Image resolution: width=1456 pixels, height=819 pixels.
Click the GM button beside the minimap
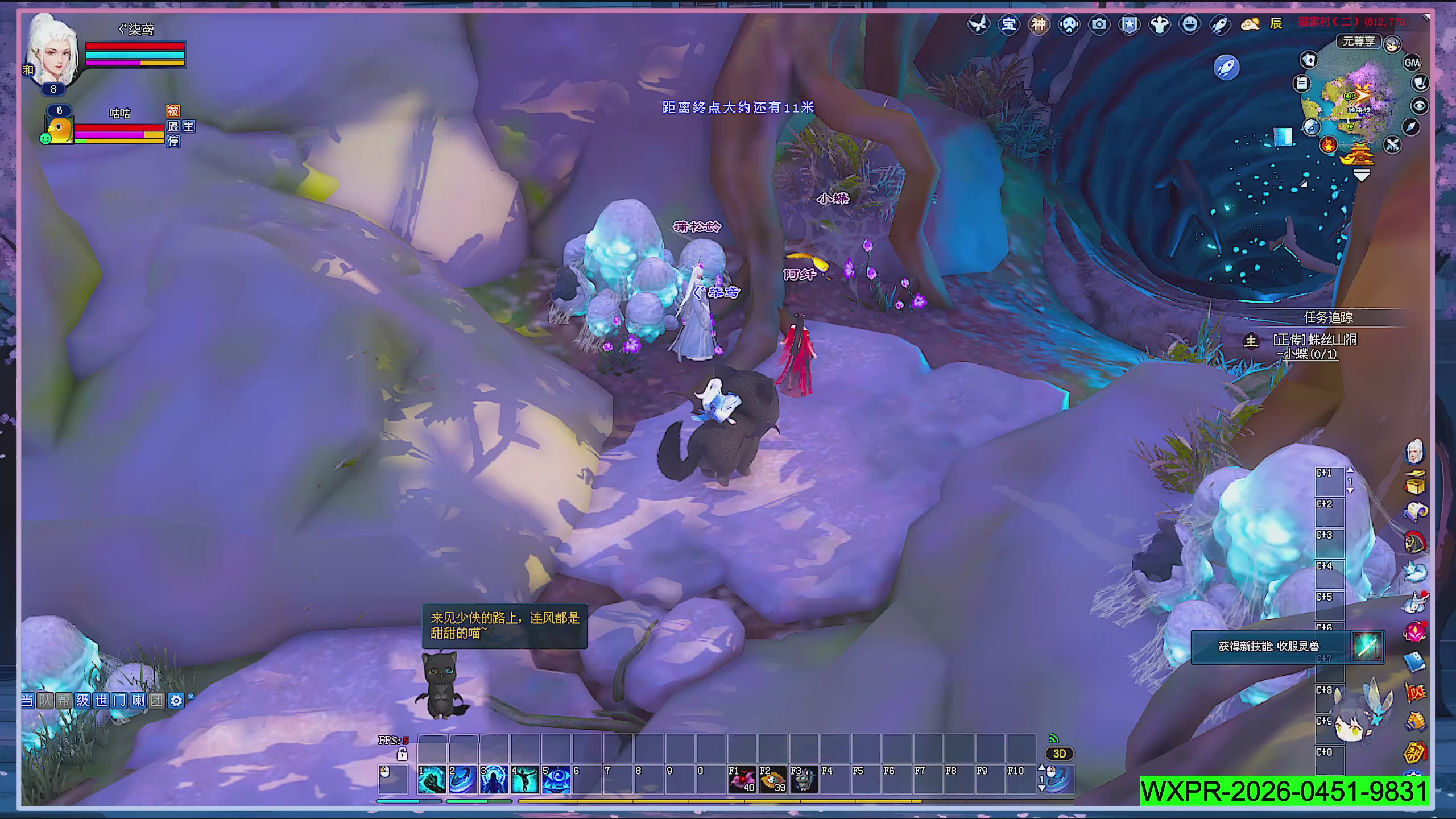click(1412, 63)
